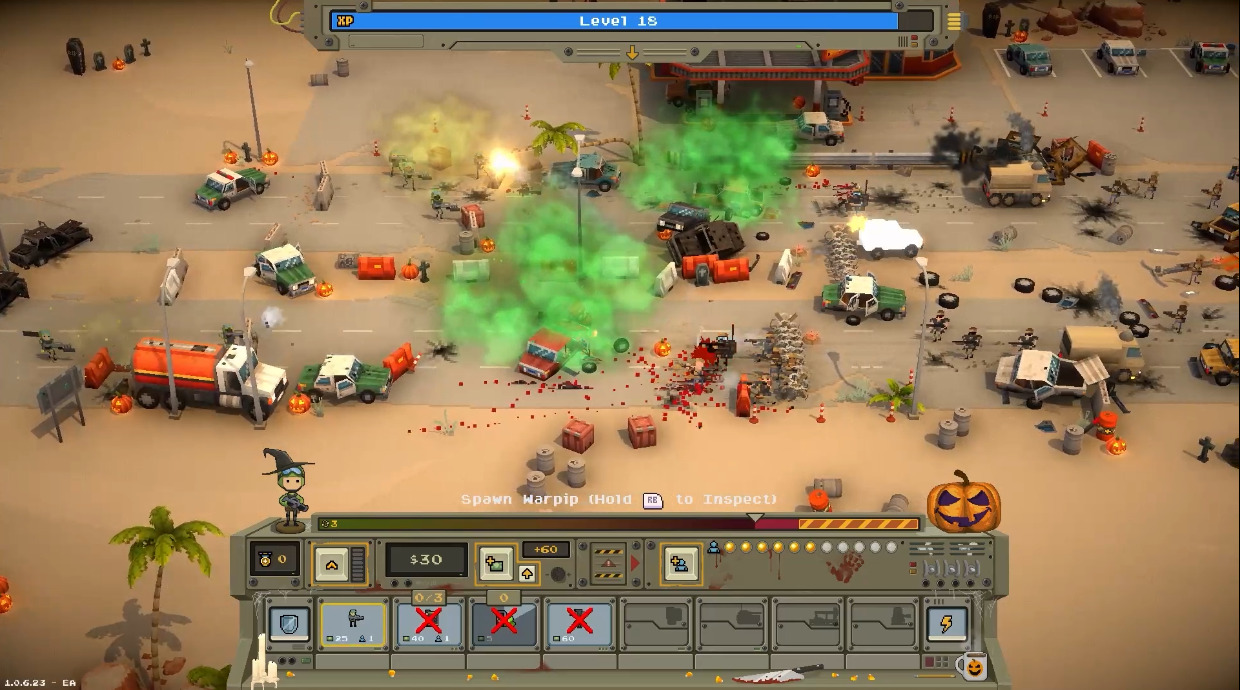1240x690 pixels.
Task: Open the shield defense panel button
Action: pyautogui.click(x=289, y=624)
